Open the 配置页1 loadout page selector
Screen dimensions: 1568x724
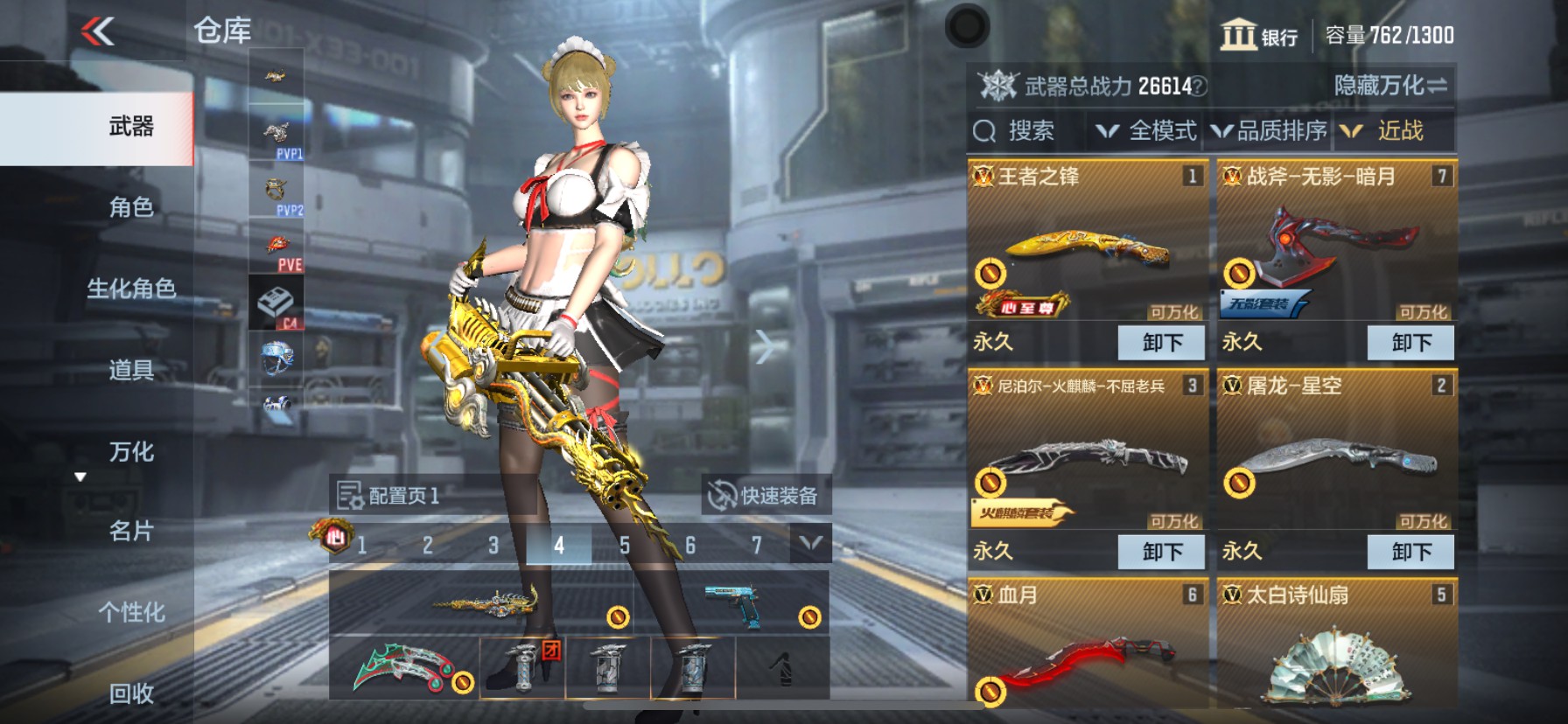pos(390,496)
